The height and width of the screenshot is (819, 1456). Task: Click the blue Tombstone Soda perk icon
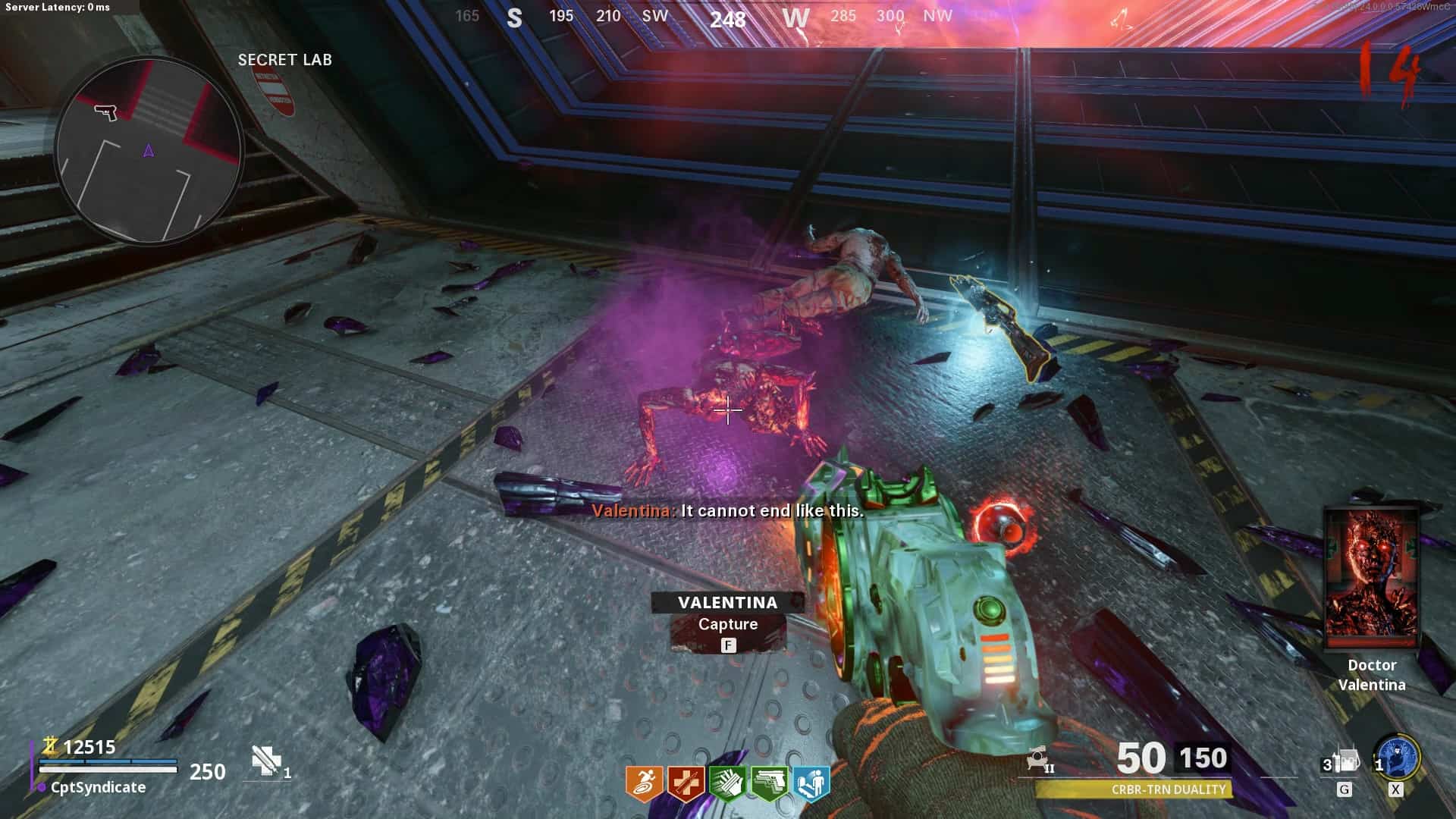point(811,784)
